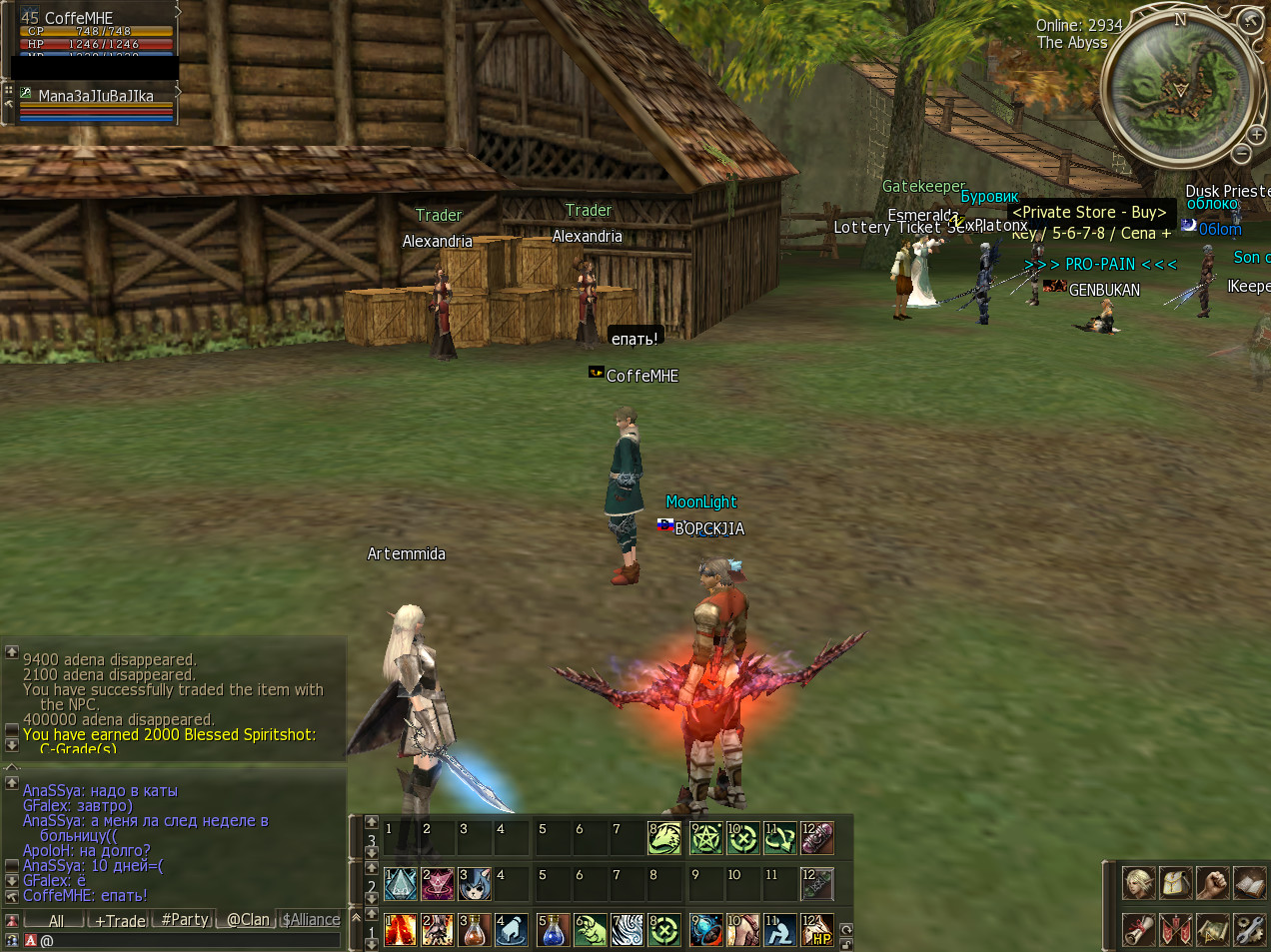
Task: Open the actions fist icon
Action: 1213,883
